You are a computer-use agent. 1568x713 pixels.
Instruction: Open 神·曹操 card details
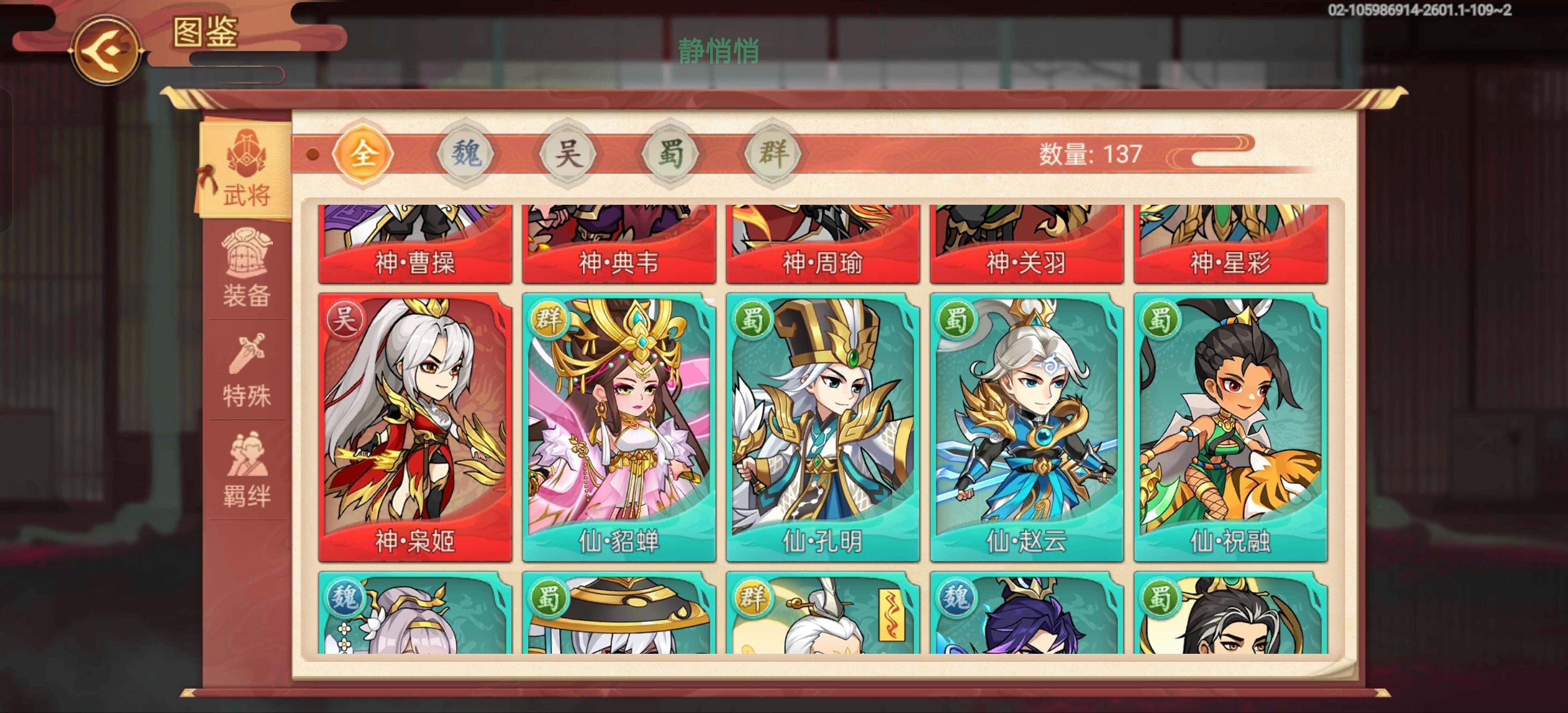click(414, 244)
